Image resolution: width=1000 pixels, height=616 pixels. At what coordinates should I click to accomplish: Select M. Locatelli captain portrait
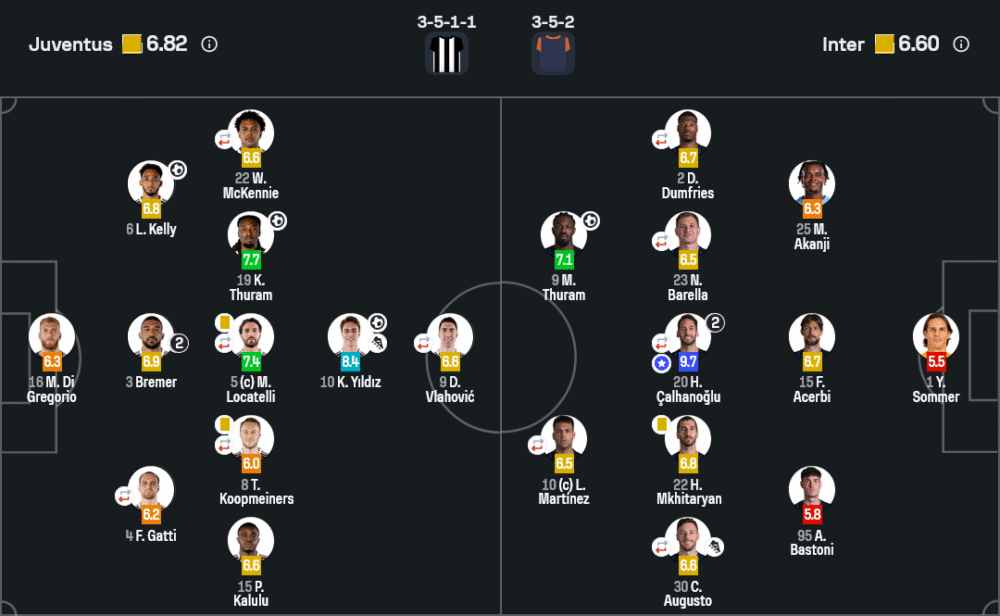click(251, 337)
